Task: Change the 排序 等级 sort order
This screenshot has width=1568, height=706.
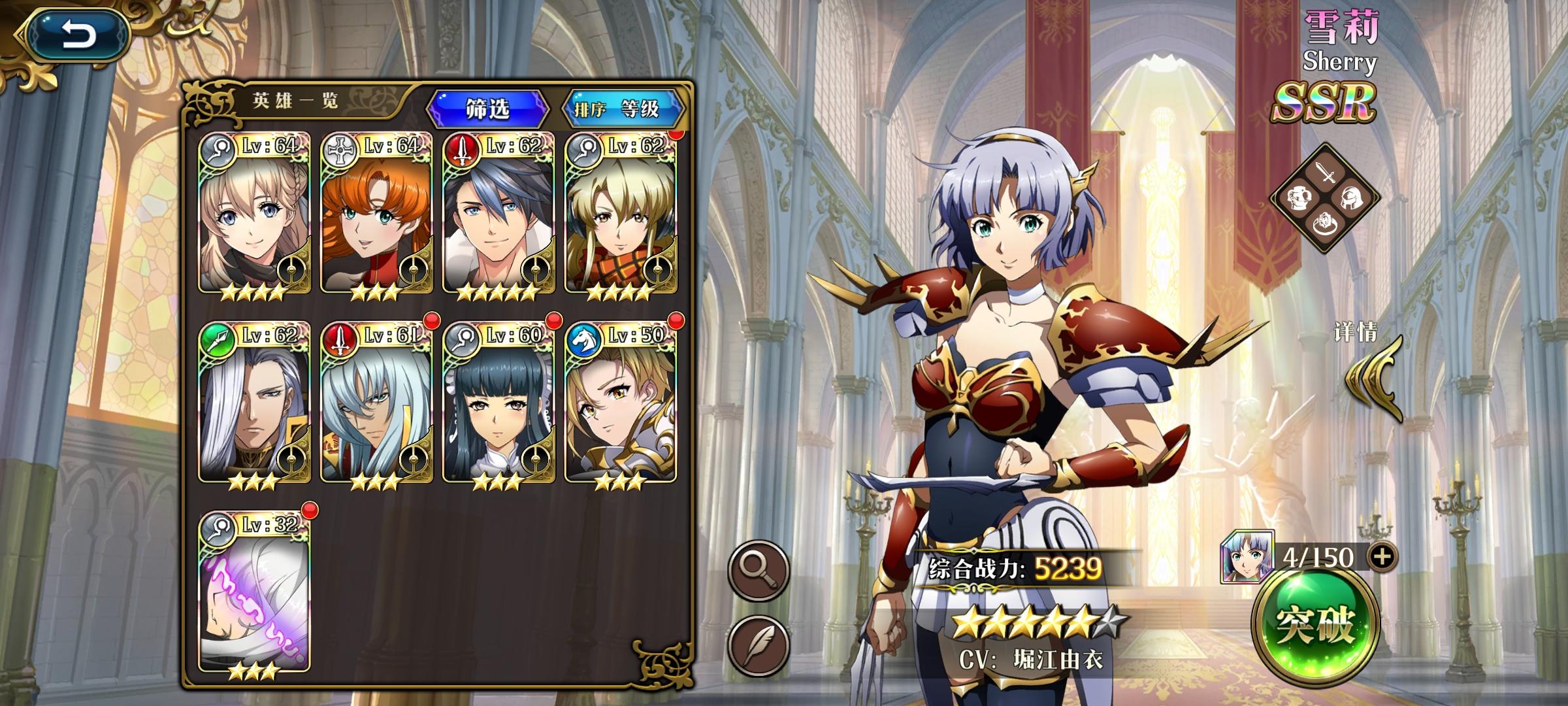Action: (621, 109)
